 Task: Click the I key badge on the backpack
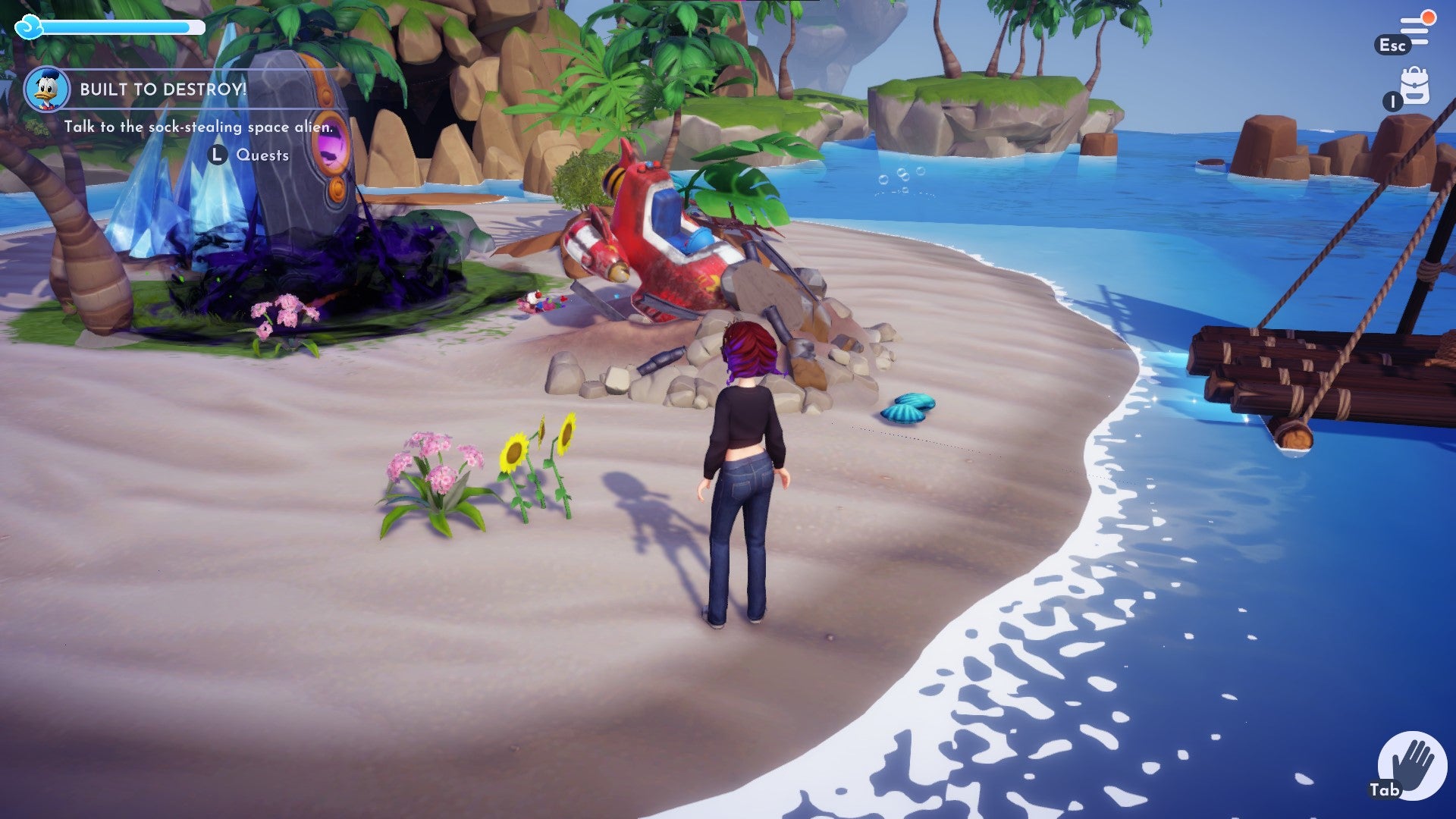coord(1392,102)
